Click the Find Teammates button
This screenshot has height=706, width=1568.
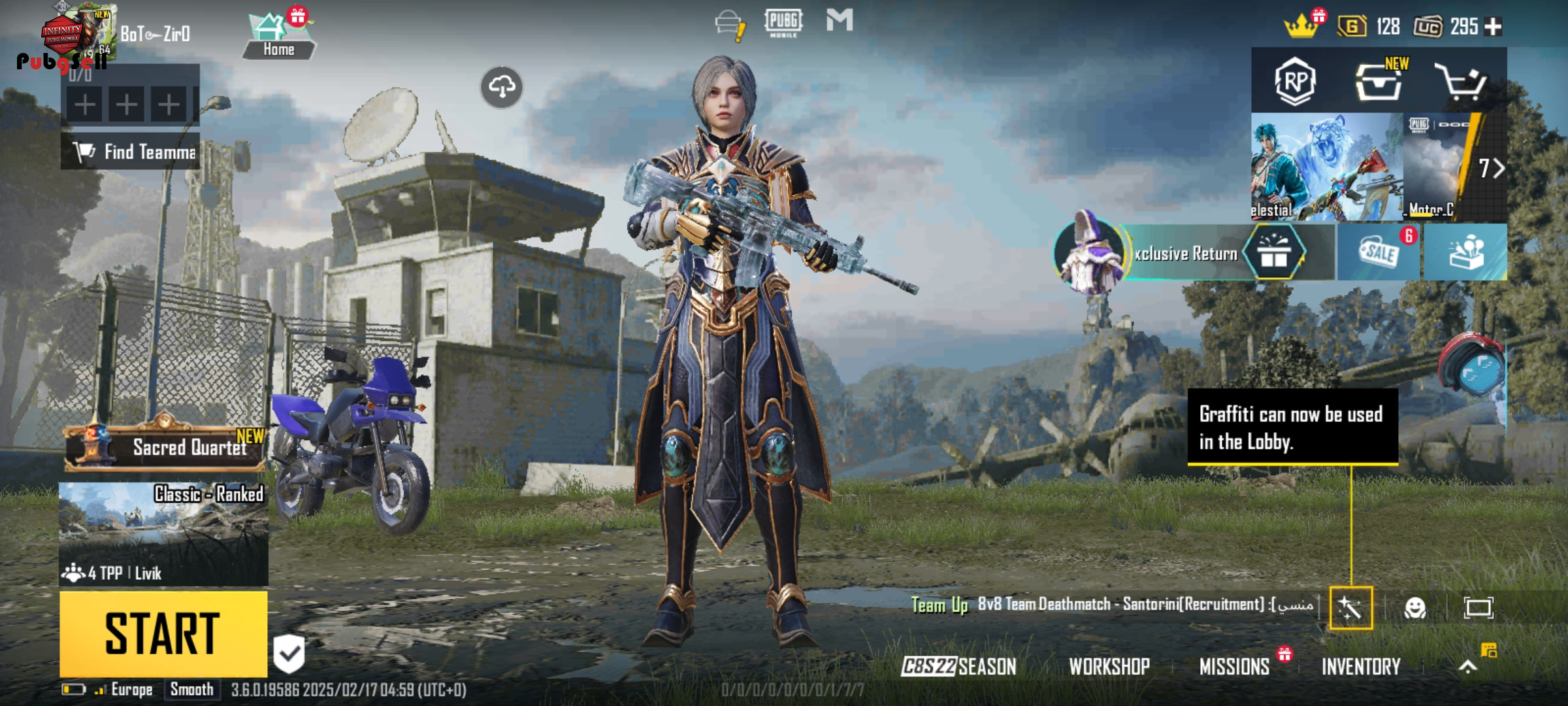[131, 152]
